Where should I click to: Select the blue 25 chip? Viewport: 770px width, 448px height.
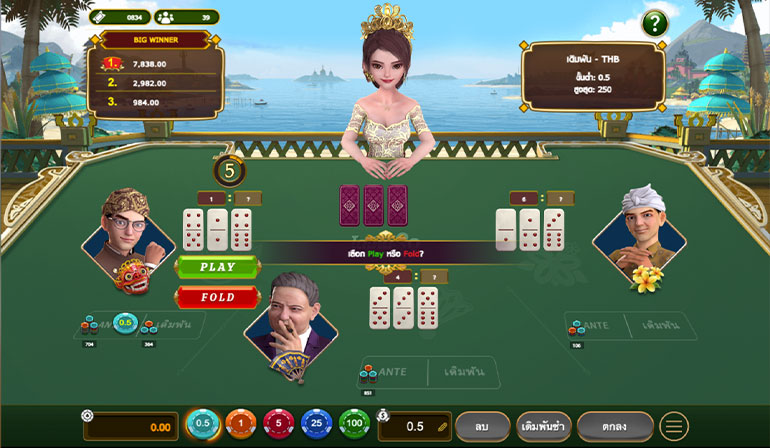coord(316,425)
